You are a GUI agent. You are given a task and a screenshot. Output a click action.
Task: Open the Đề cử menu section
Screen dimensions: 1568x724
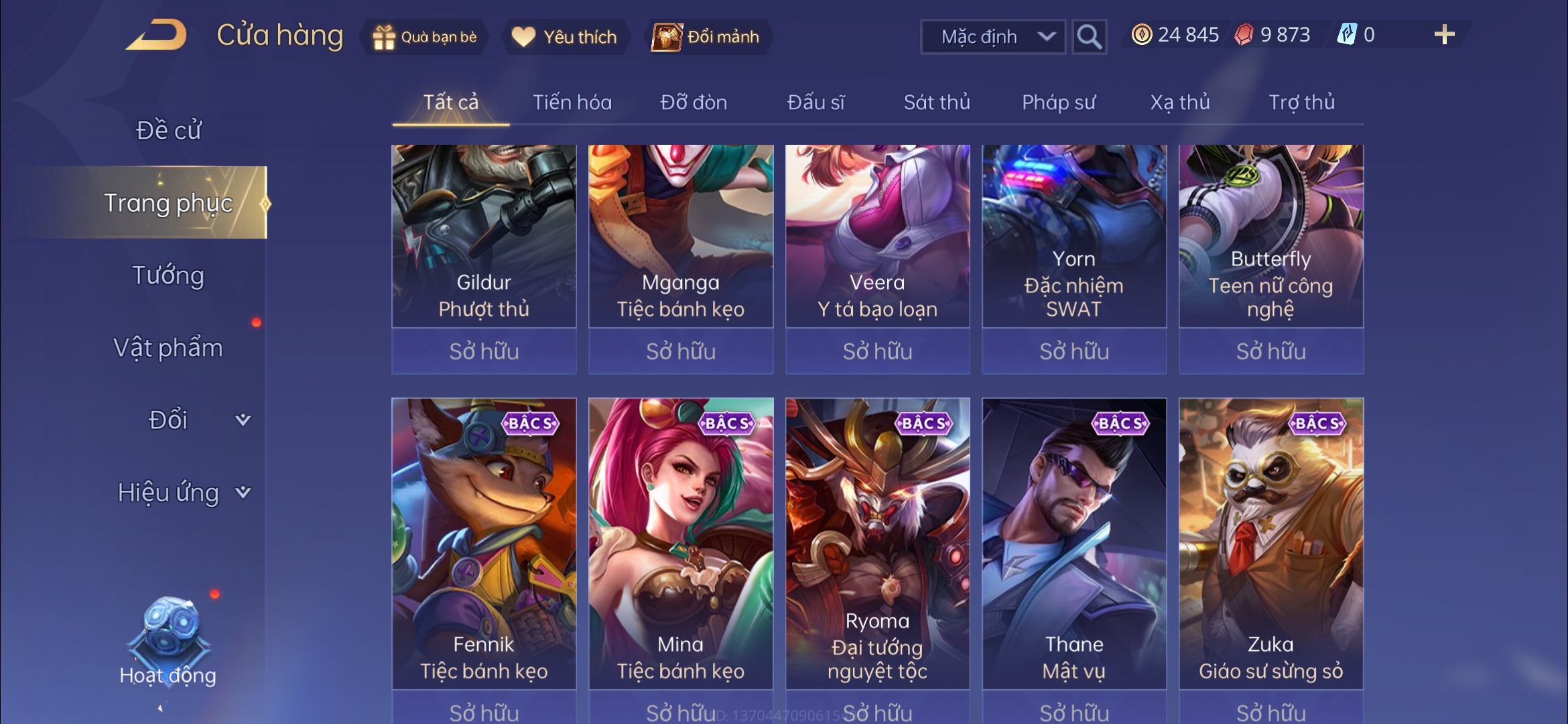click(168, 130)
